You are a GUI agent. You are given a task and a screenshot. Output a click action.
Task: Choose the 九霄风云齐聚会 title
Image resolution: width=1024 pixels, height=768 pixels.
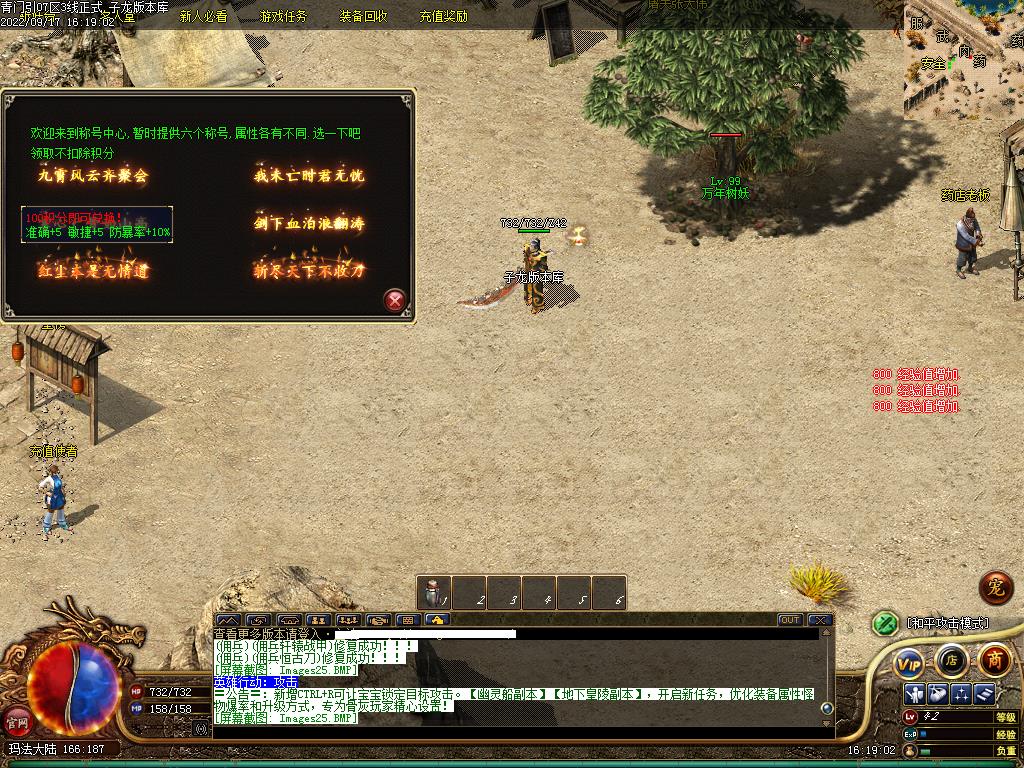(93, 176)
